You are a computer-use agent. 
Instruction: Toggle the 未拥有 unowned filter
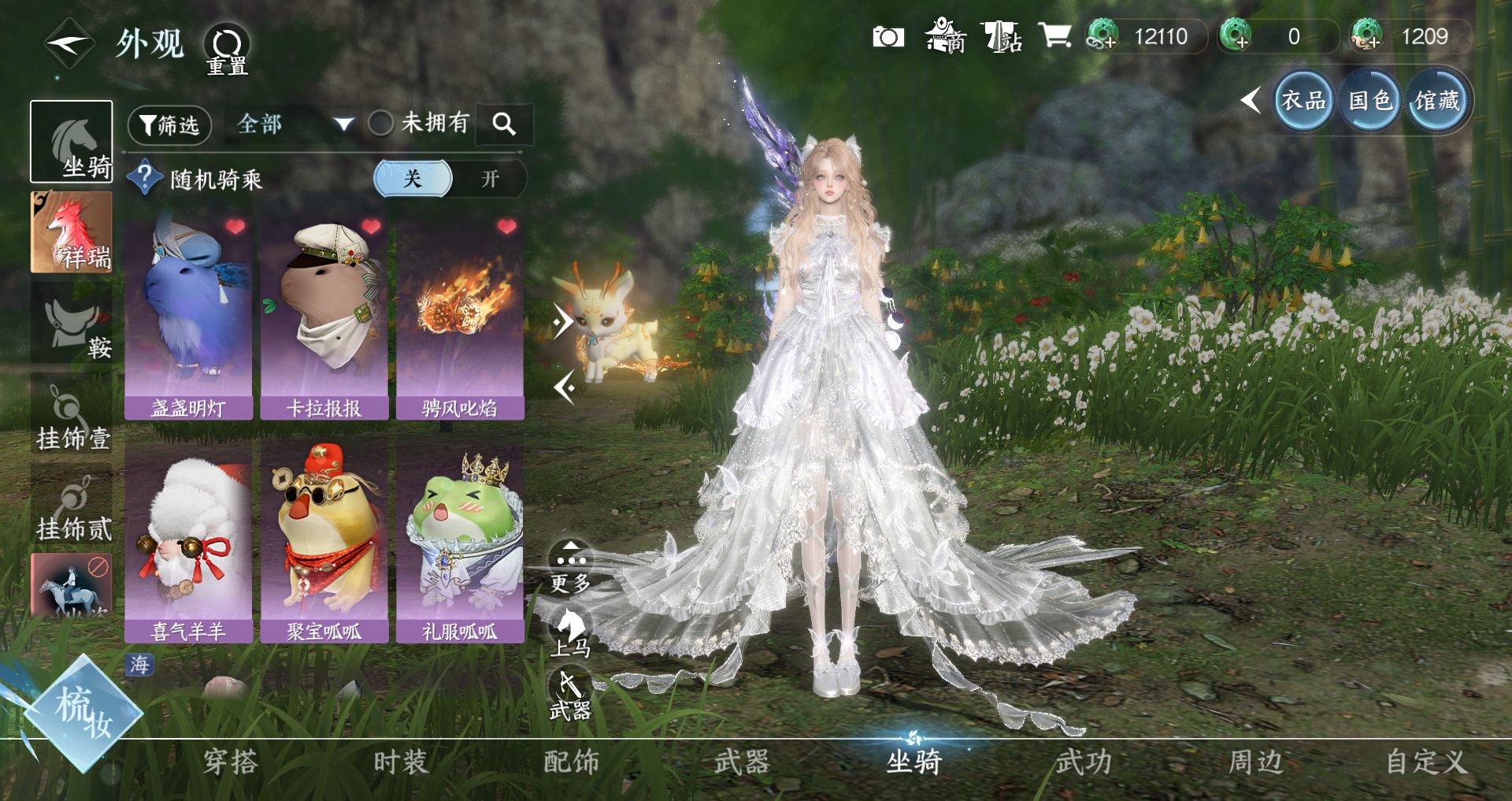pyautogui.click(x=381, y=123)
